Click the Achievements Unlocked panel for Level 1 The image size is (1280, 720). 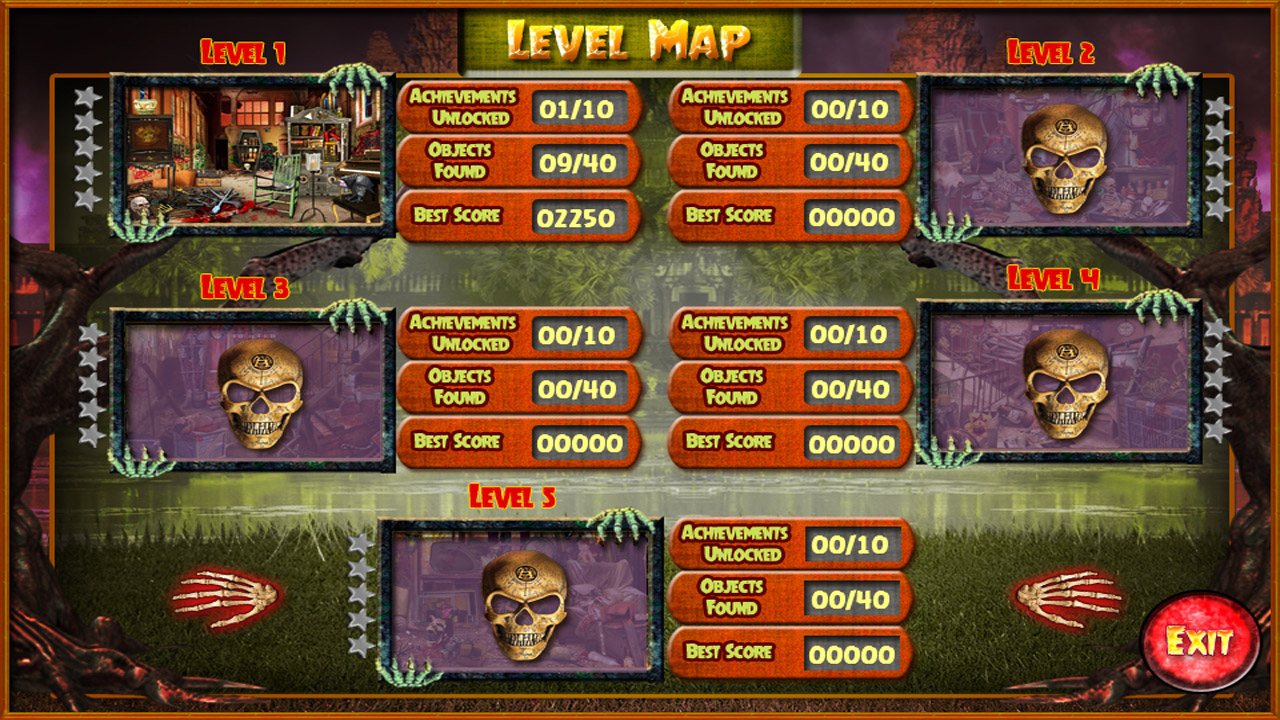(518, 107)
